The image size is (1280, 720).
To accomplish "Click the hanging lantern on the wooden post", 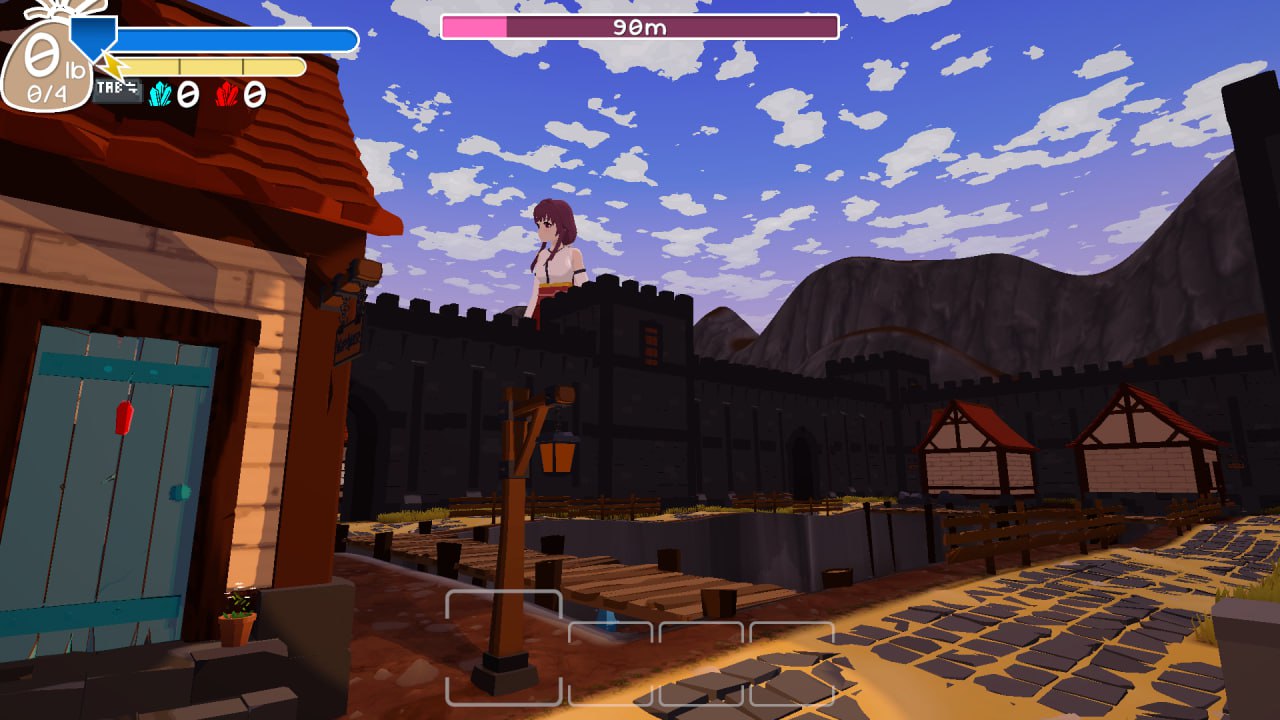I will click(557, 455).
